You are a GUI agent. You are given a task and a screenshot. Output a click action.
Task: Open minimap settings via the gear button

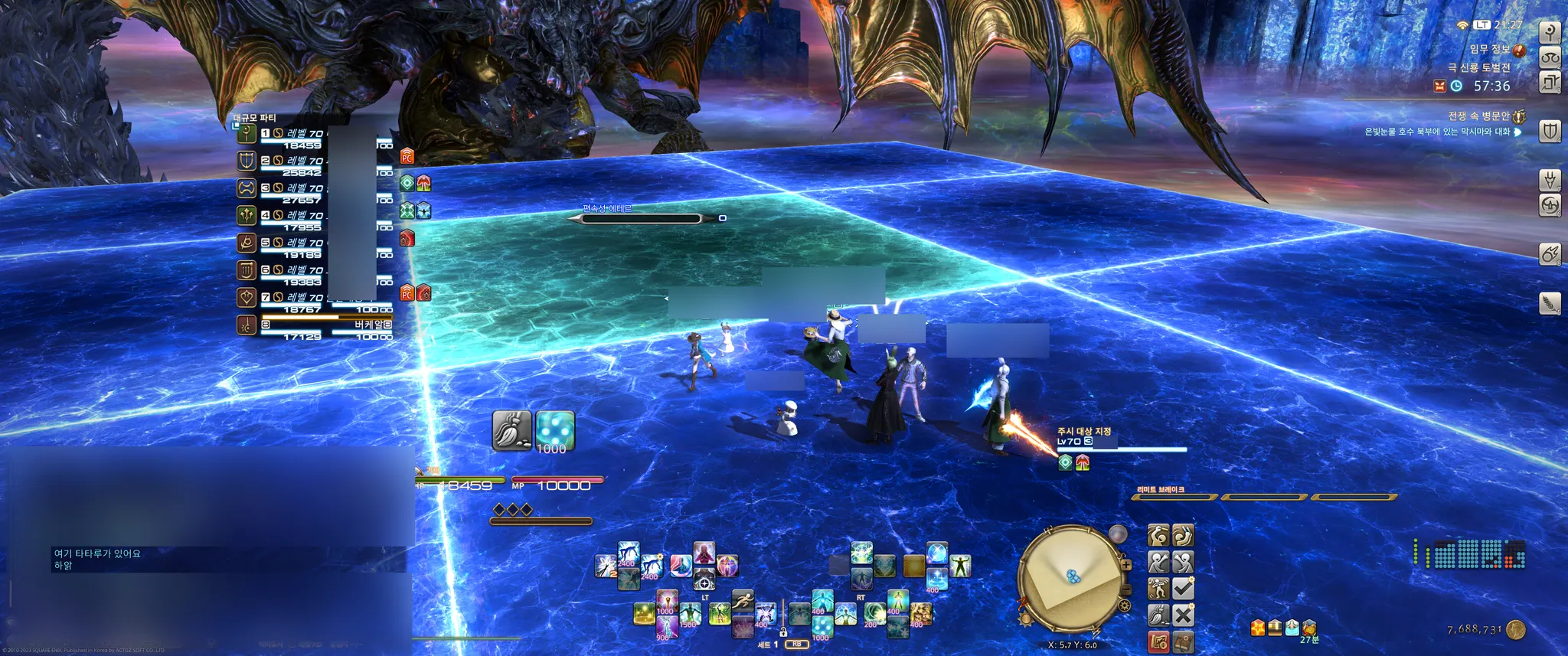click(1124, 606)
